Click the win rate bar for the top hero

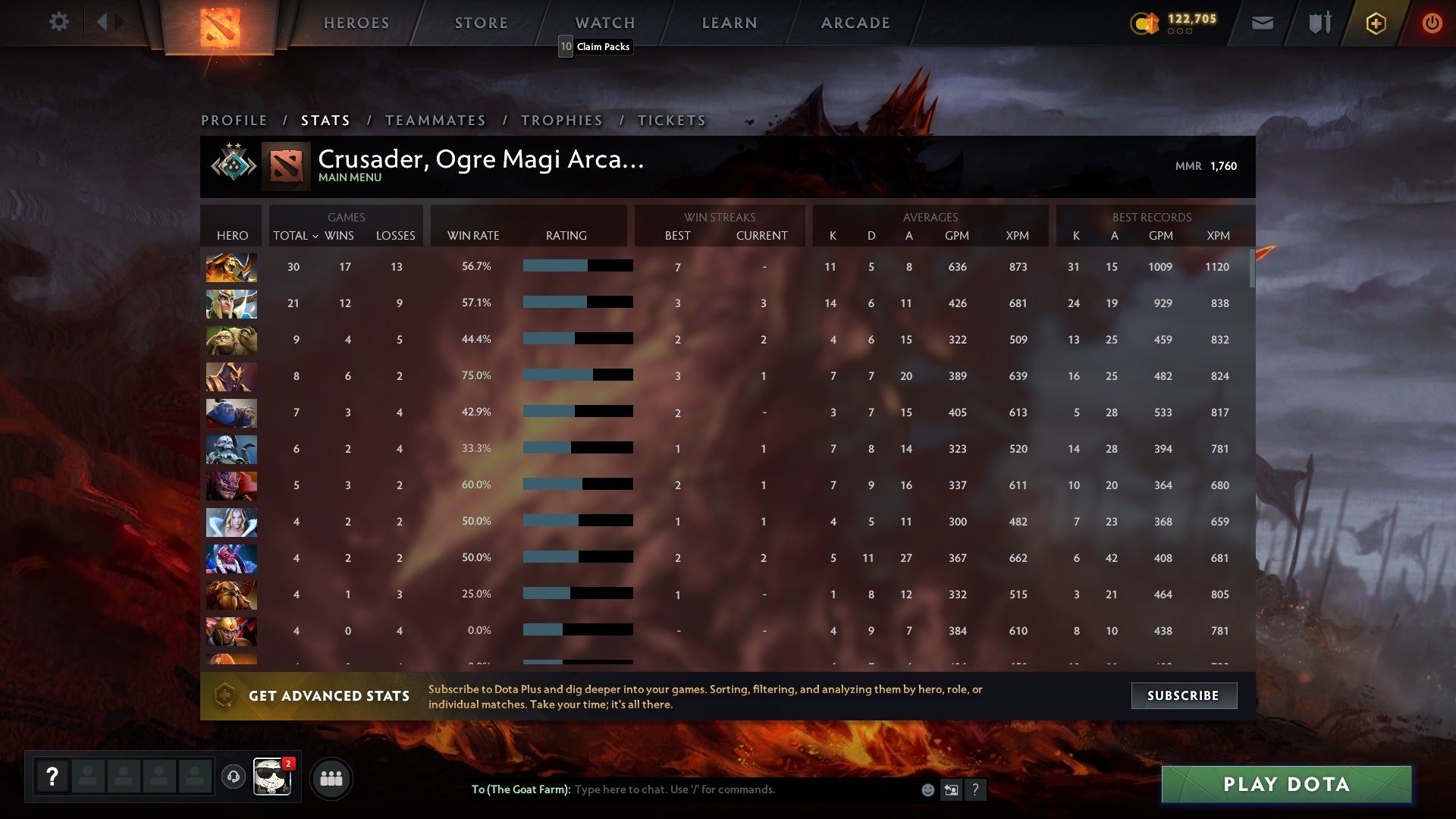[576, 266]
